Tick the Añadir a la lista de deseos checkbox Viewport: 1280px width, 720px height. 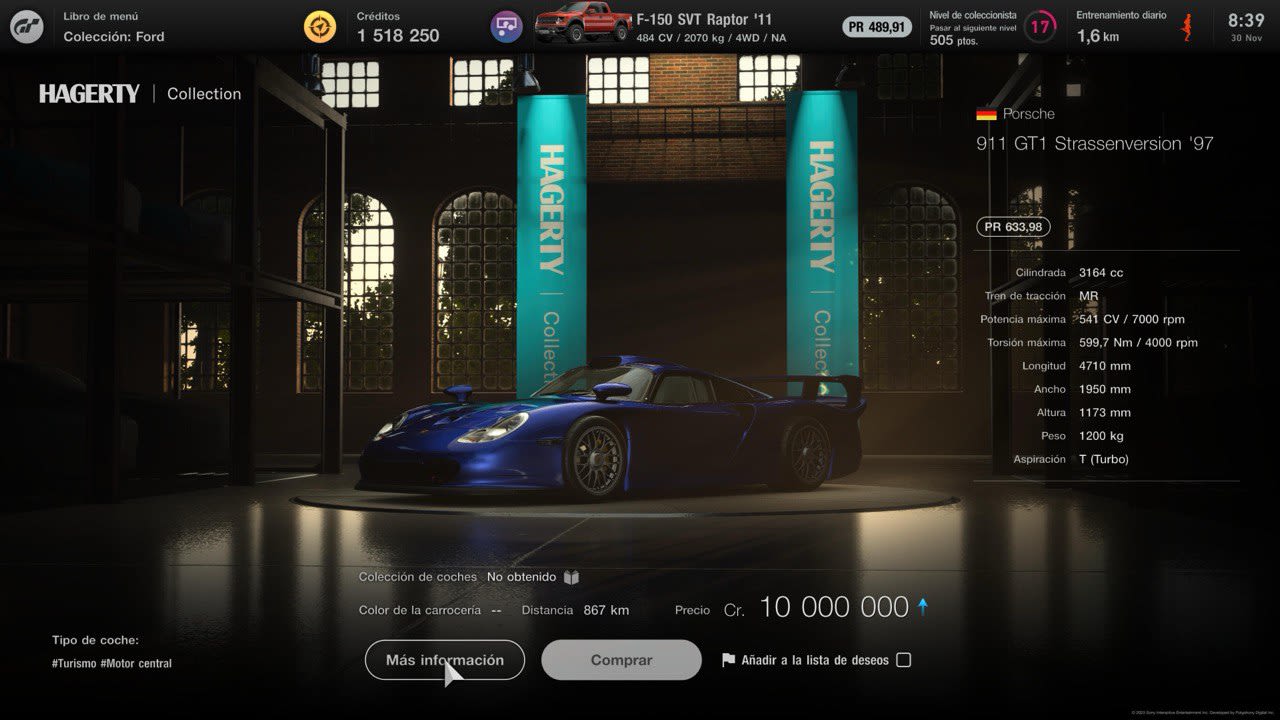pyautogui.click(x=903, y=660)
